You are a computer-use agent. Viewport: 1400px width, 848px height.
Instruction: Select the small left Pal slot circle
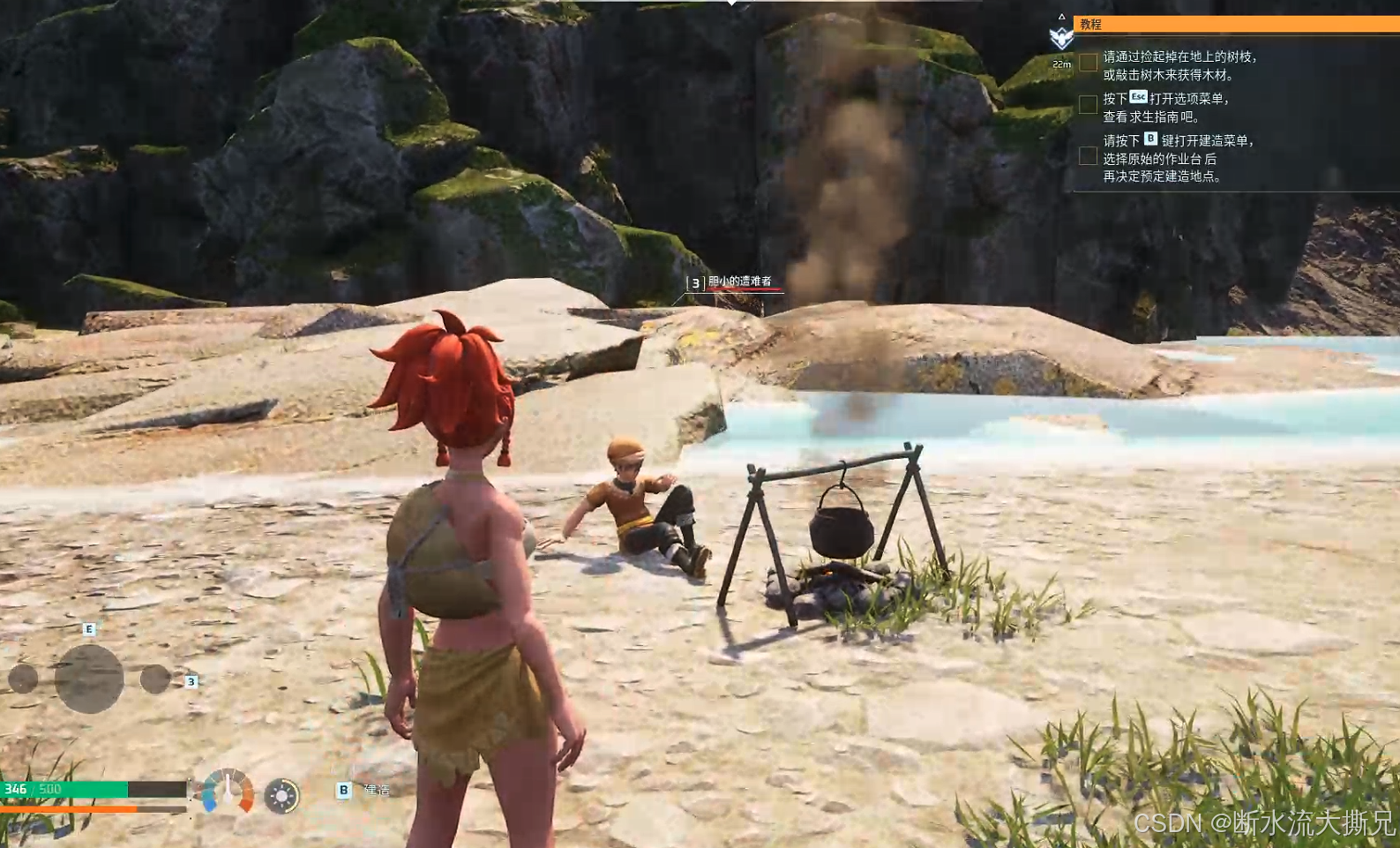click(23, 679)
